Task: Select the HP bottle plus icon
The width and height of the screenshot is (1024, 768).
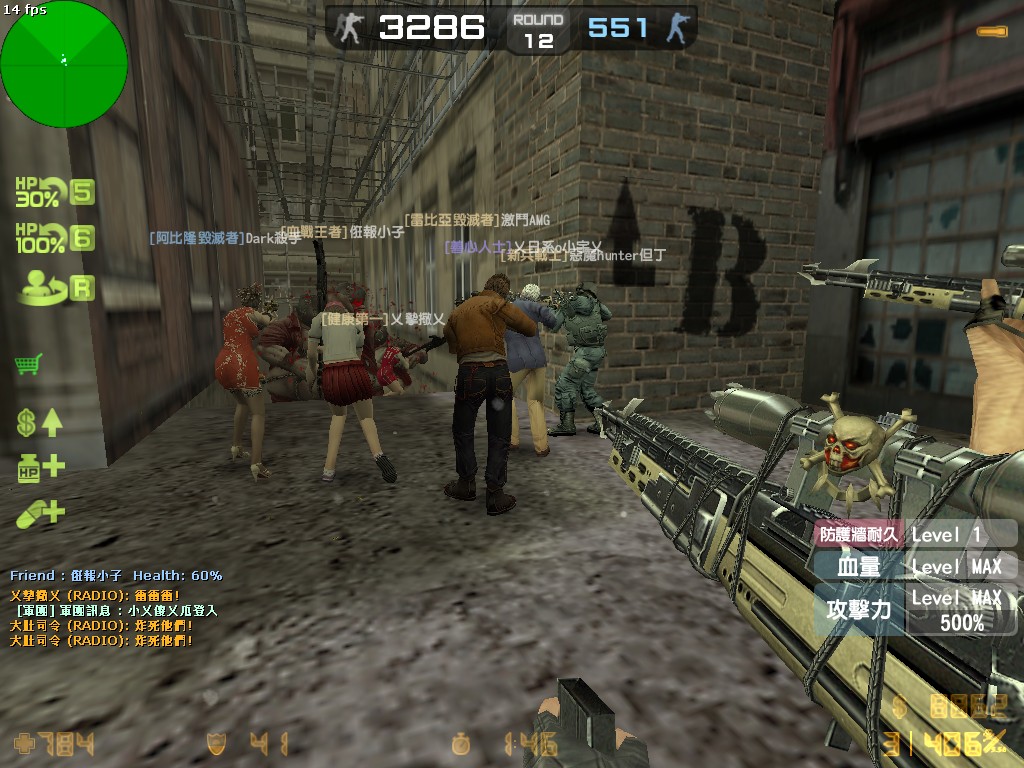Action: point(40,467)
